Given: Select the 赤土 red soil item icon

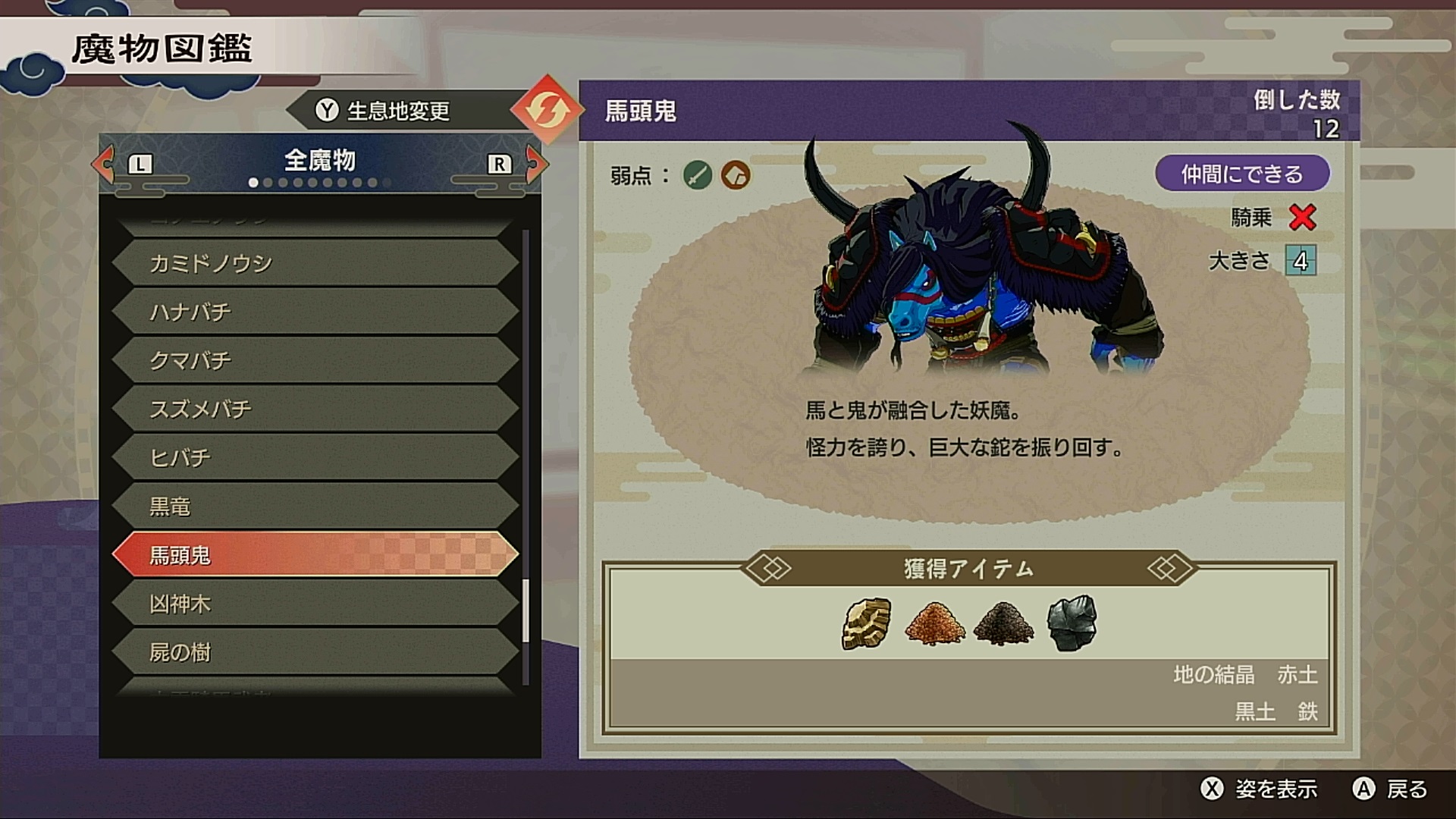Looking at the screenshot, I should (x=935, y=624).
